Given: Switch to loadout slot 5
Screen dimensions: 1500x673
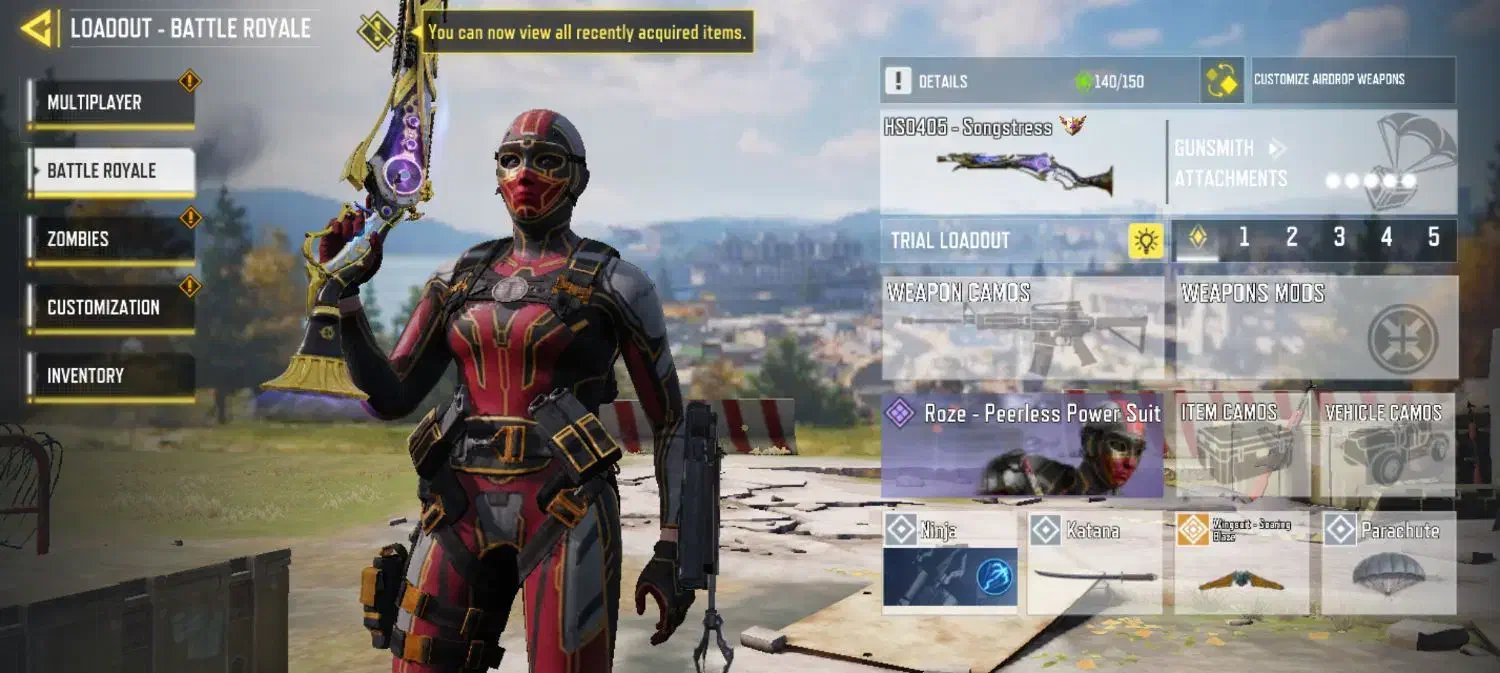Looking at the screenshot, I should pos(1433,238).
